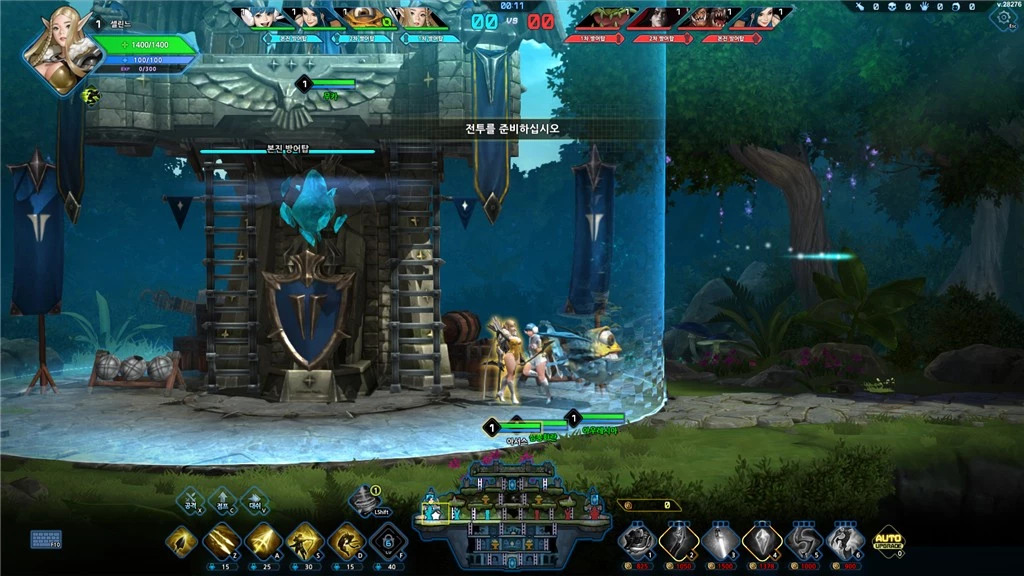Click the jump arrow button
This screenshot has height=576, width=1024.
(222, 500)
